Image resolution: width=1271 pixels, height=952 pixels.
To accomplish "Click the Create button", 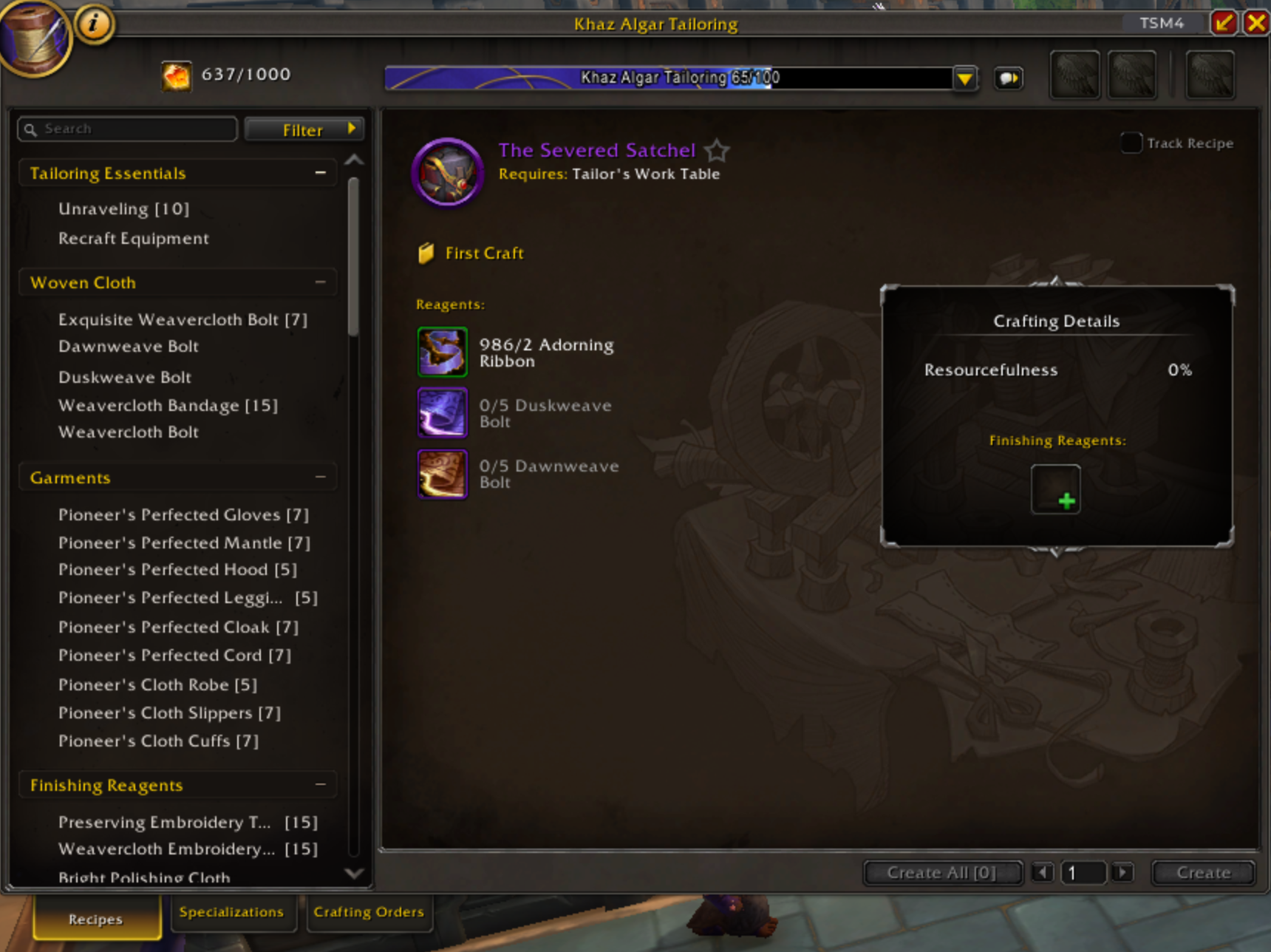I will click(x=1202, y=872).
